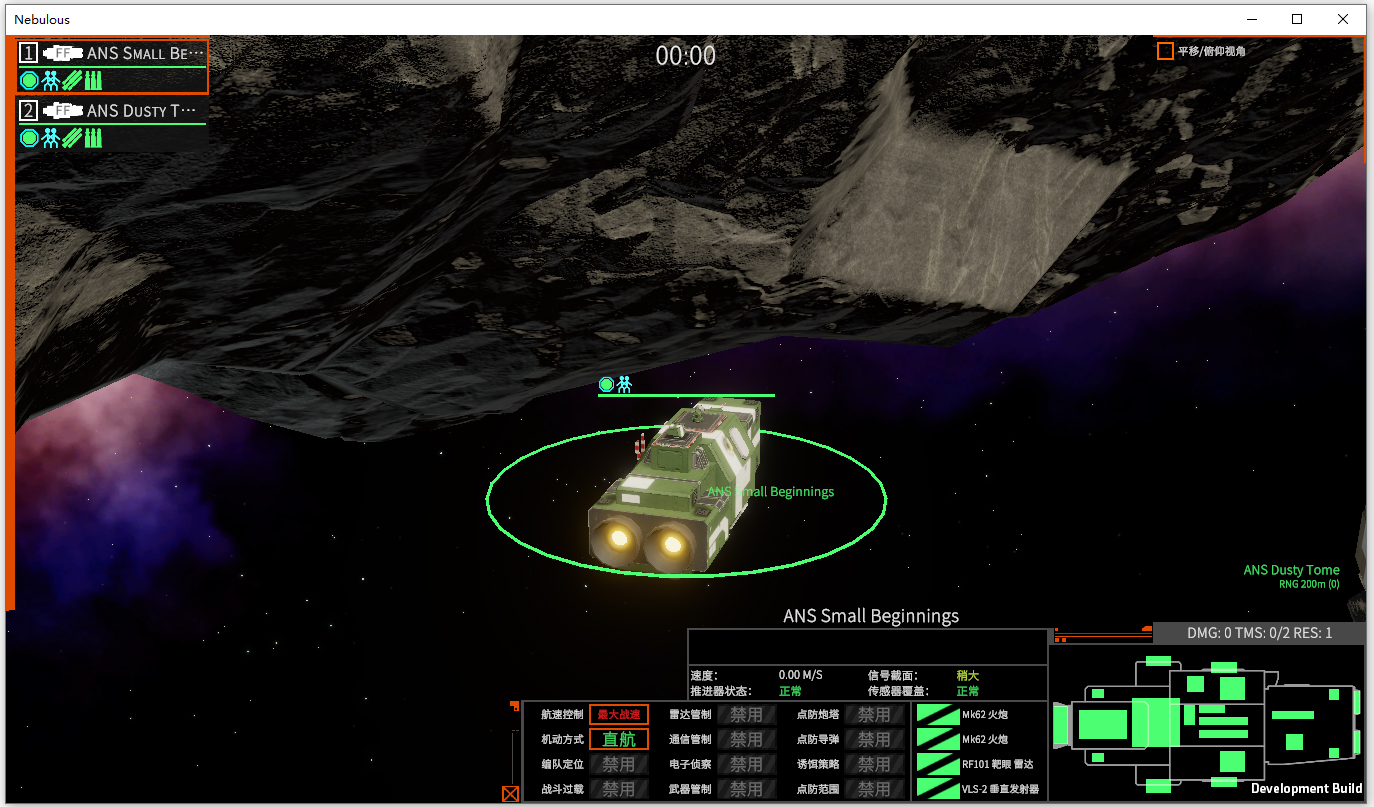This screenshot has height=807, width=1374.
Task: Toggle the 点防范围 point-defense range setting
Action: (x=874, y=789)
